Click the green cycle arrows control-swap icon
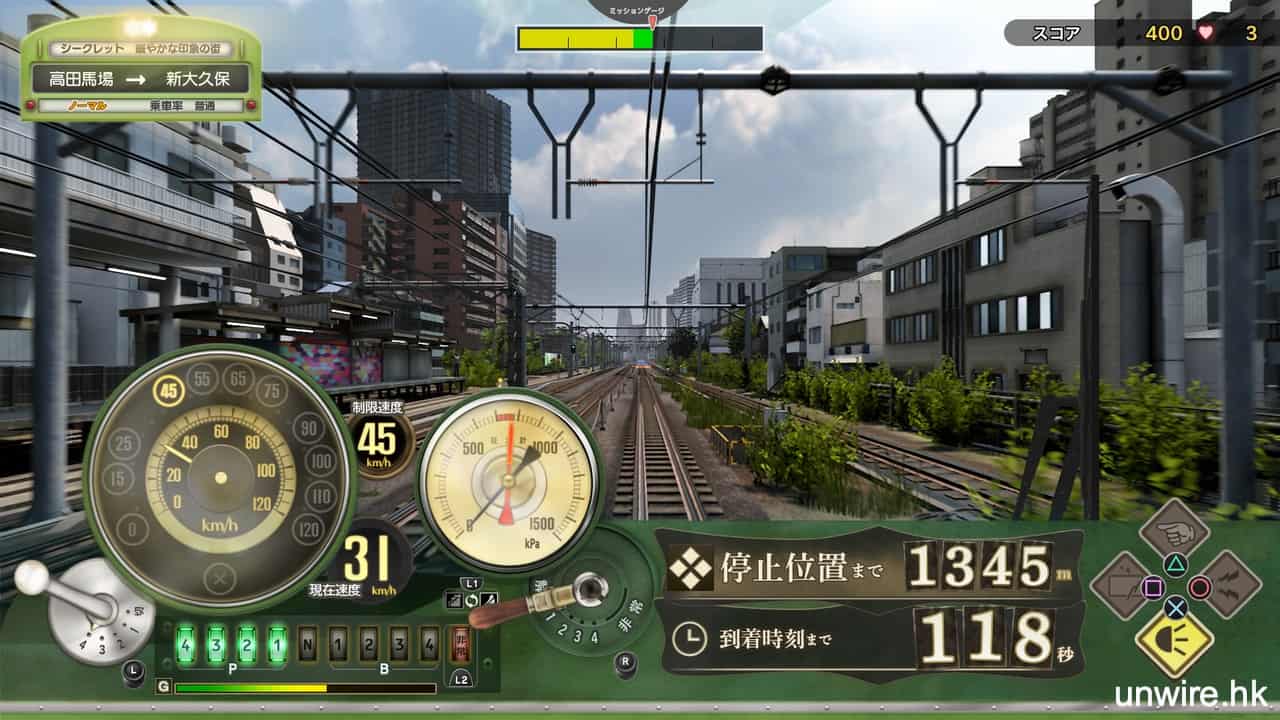This screenshot has width=1280, height=720. pyautogui.click(x=471, y=599)
